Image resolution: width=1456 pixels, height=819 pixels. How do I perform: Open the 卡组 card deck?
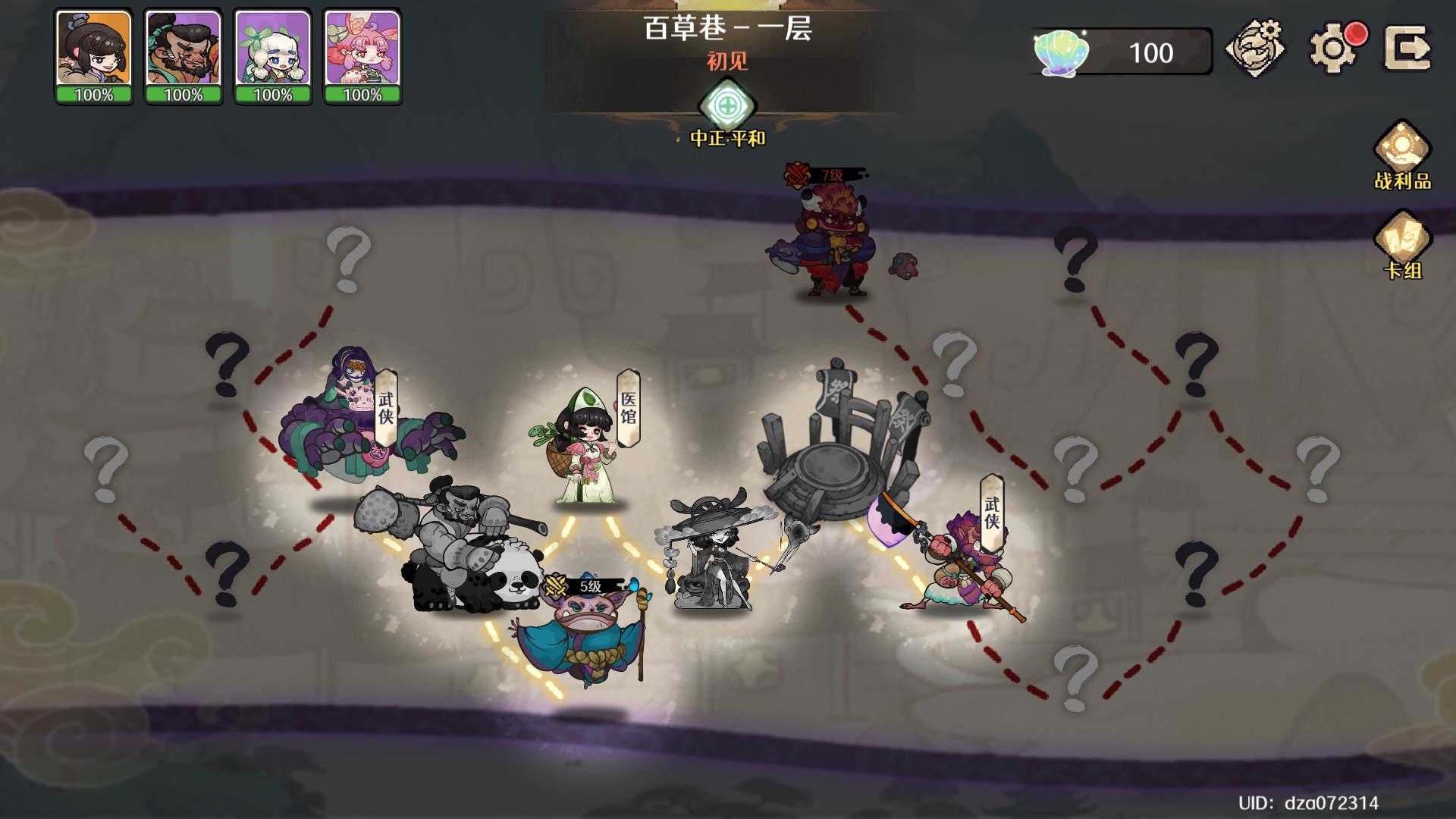[x=1402, y=244]
